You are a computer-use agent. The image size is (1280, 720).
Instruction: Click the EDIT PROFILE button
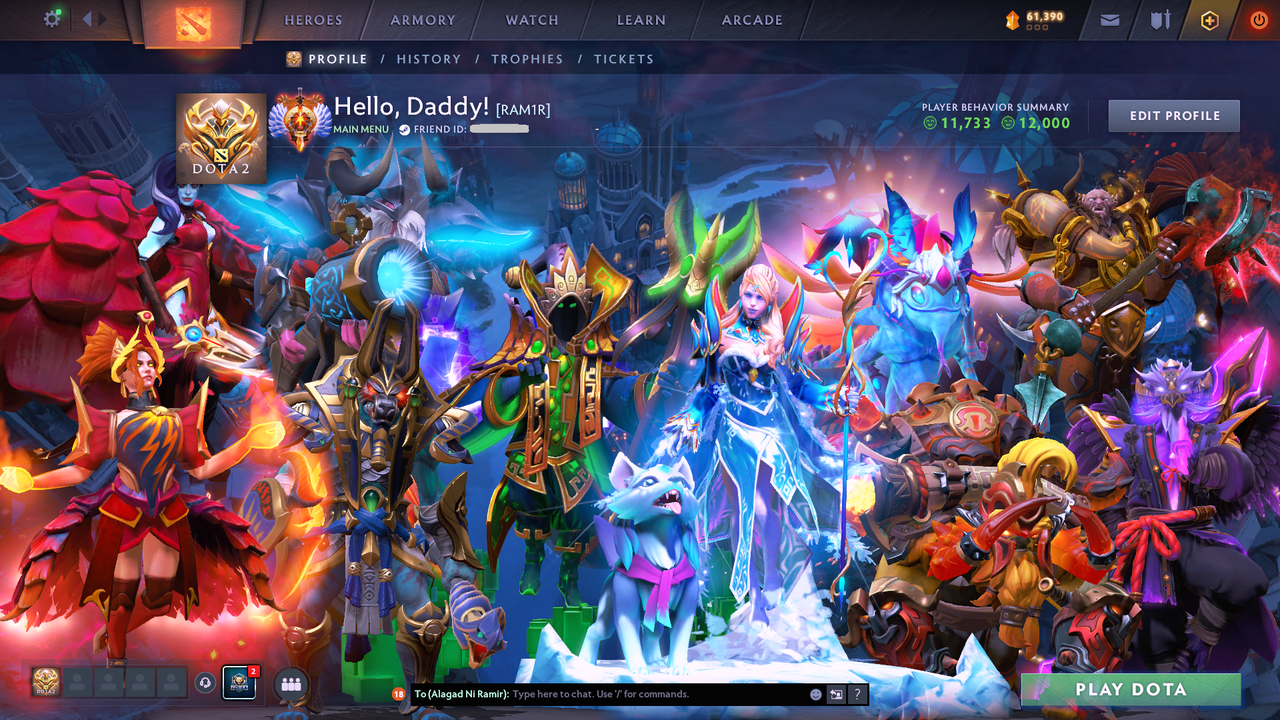tap(1173, 115)
